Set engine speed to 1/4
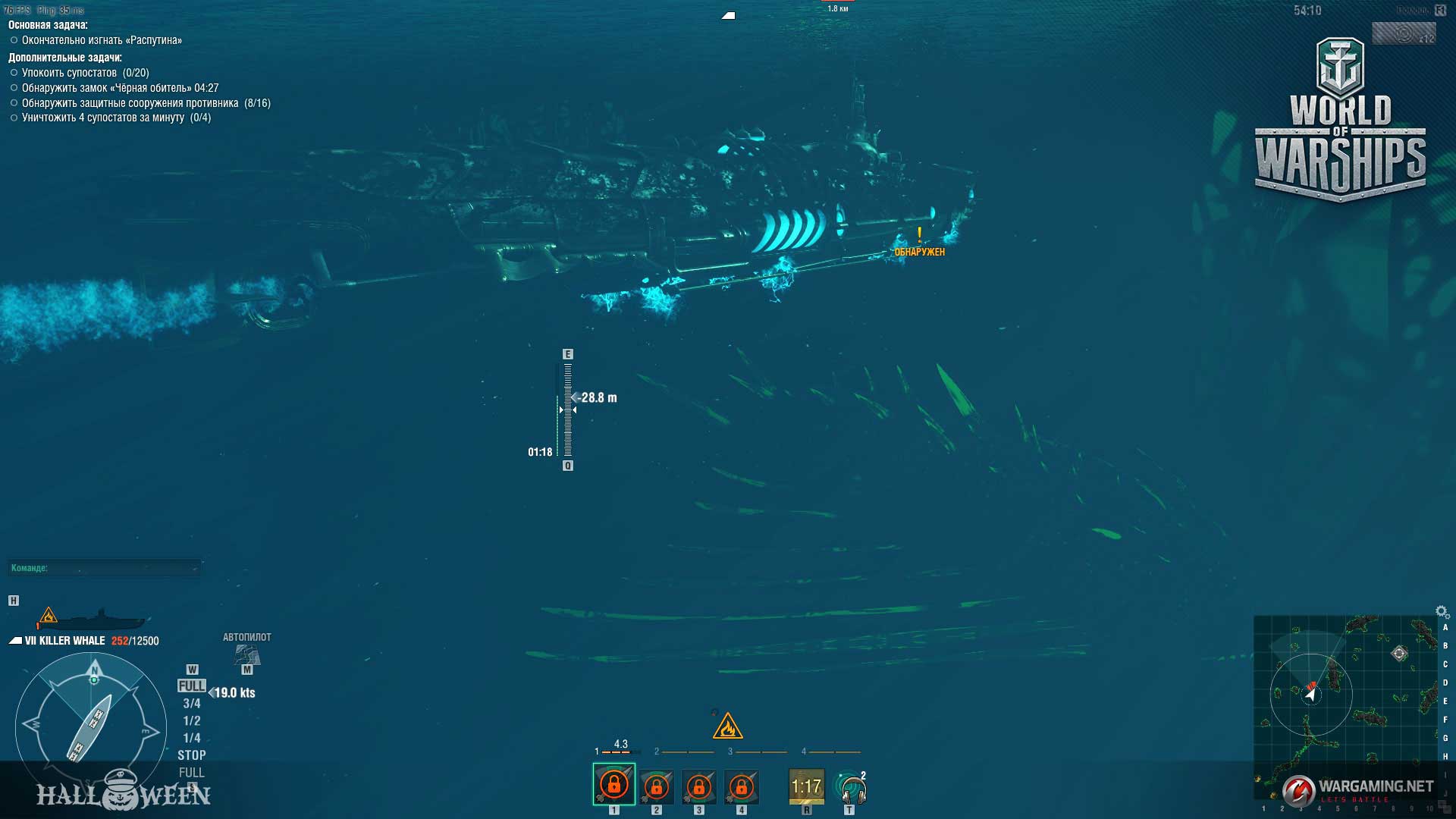The image size is (1456, 819). [x=192, y=739]
